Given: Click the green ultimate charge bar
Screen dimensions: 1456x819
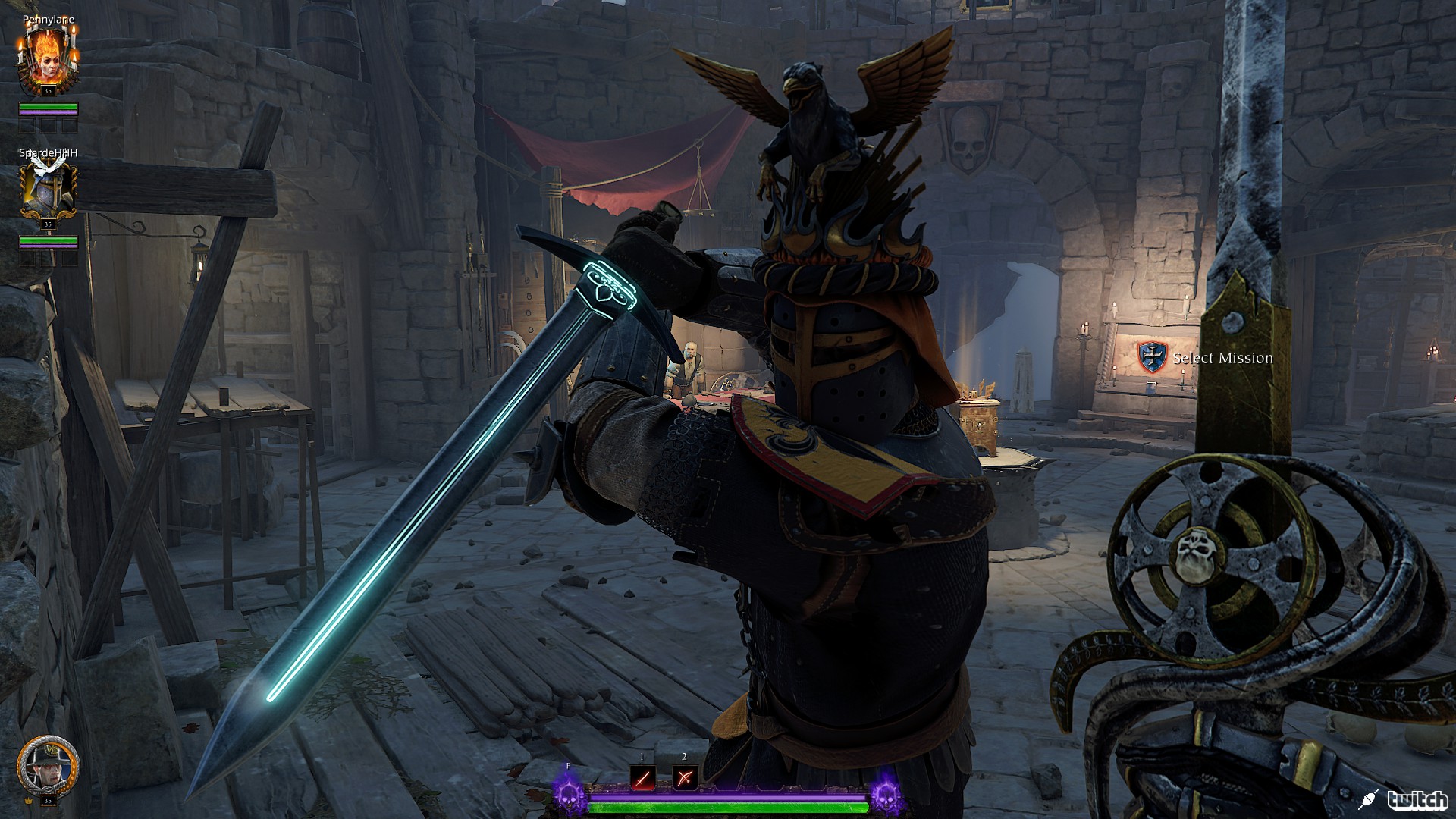Looking at the screenshot, I should [x=728, y=808].
